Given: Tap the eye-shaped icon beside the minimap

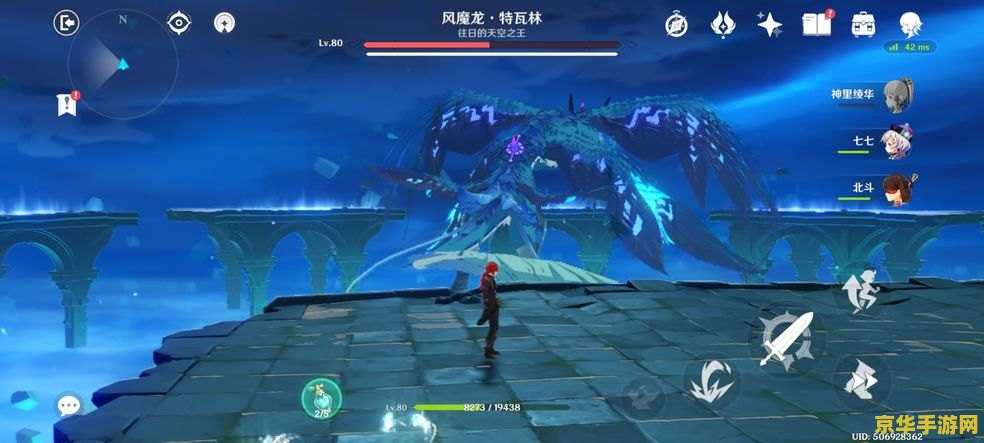Looking at the screenshot, I should click(x=179, y=22).
